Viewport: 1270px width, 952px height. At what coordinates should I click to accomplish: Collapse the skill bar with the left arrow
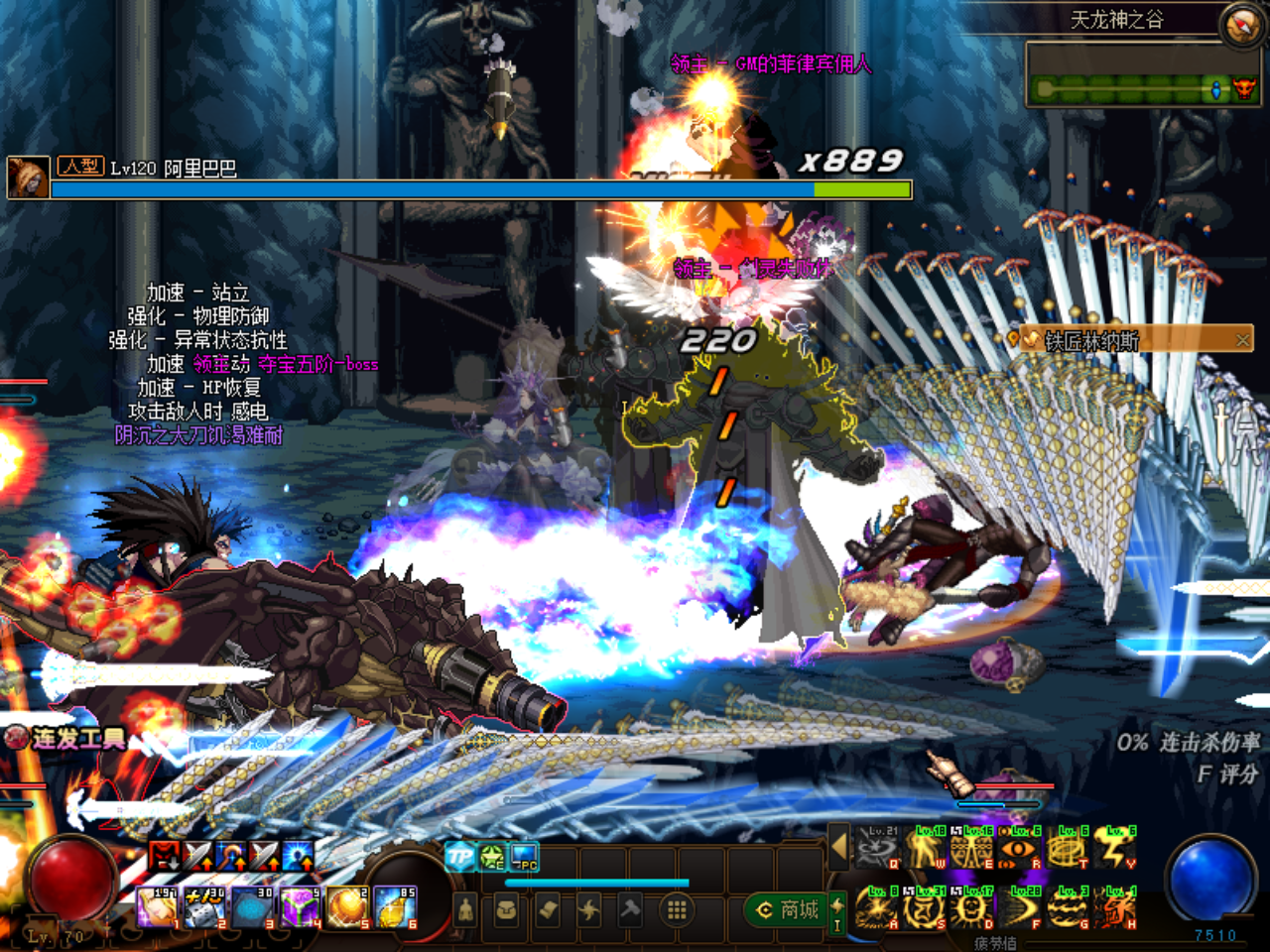point(839,847)
